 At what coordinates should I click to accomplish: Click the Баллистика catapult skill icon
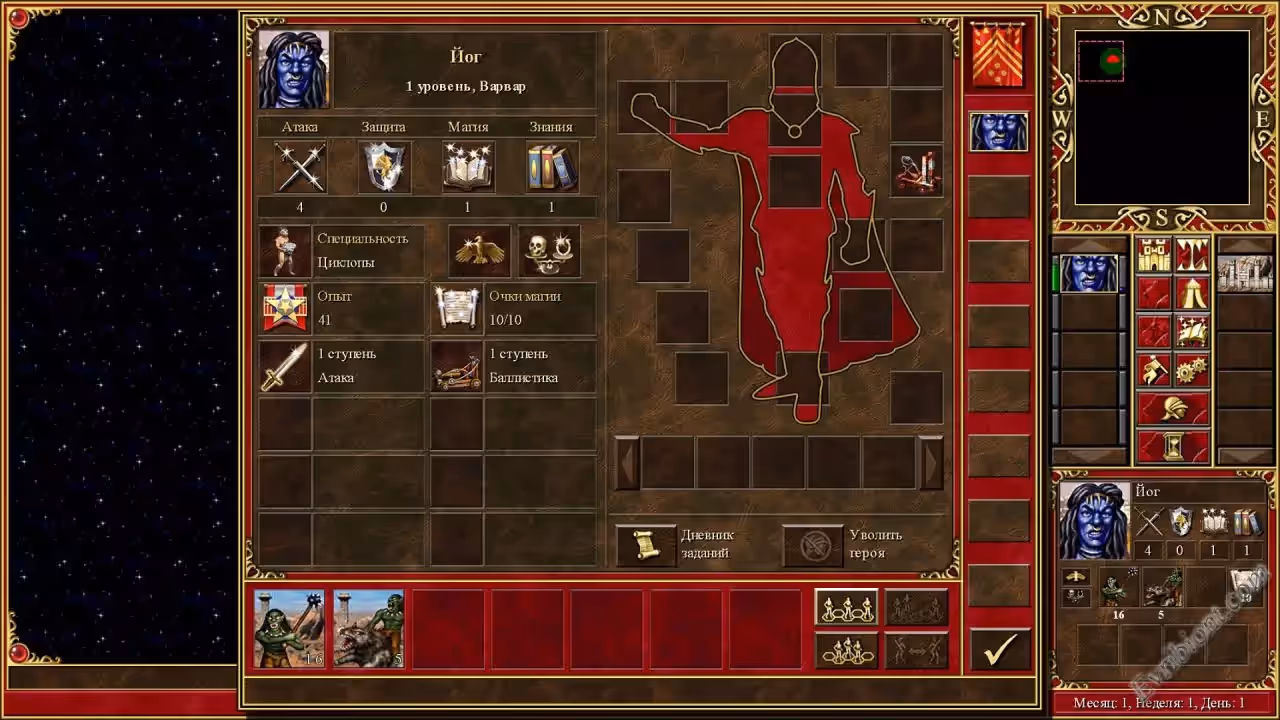(x=456, y=366)
